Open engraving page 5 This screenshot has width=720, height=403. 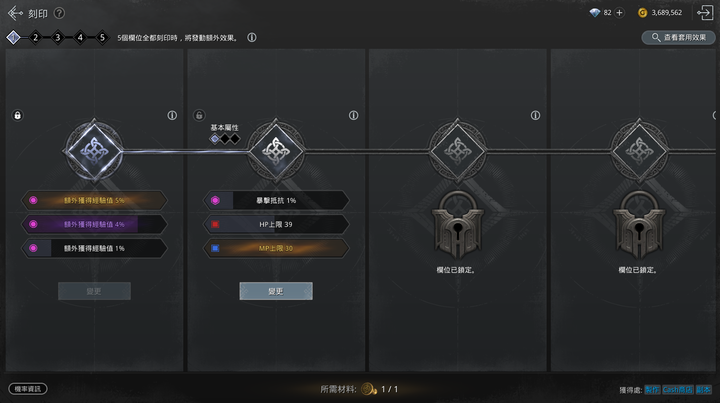coord(102,37)
